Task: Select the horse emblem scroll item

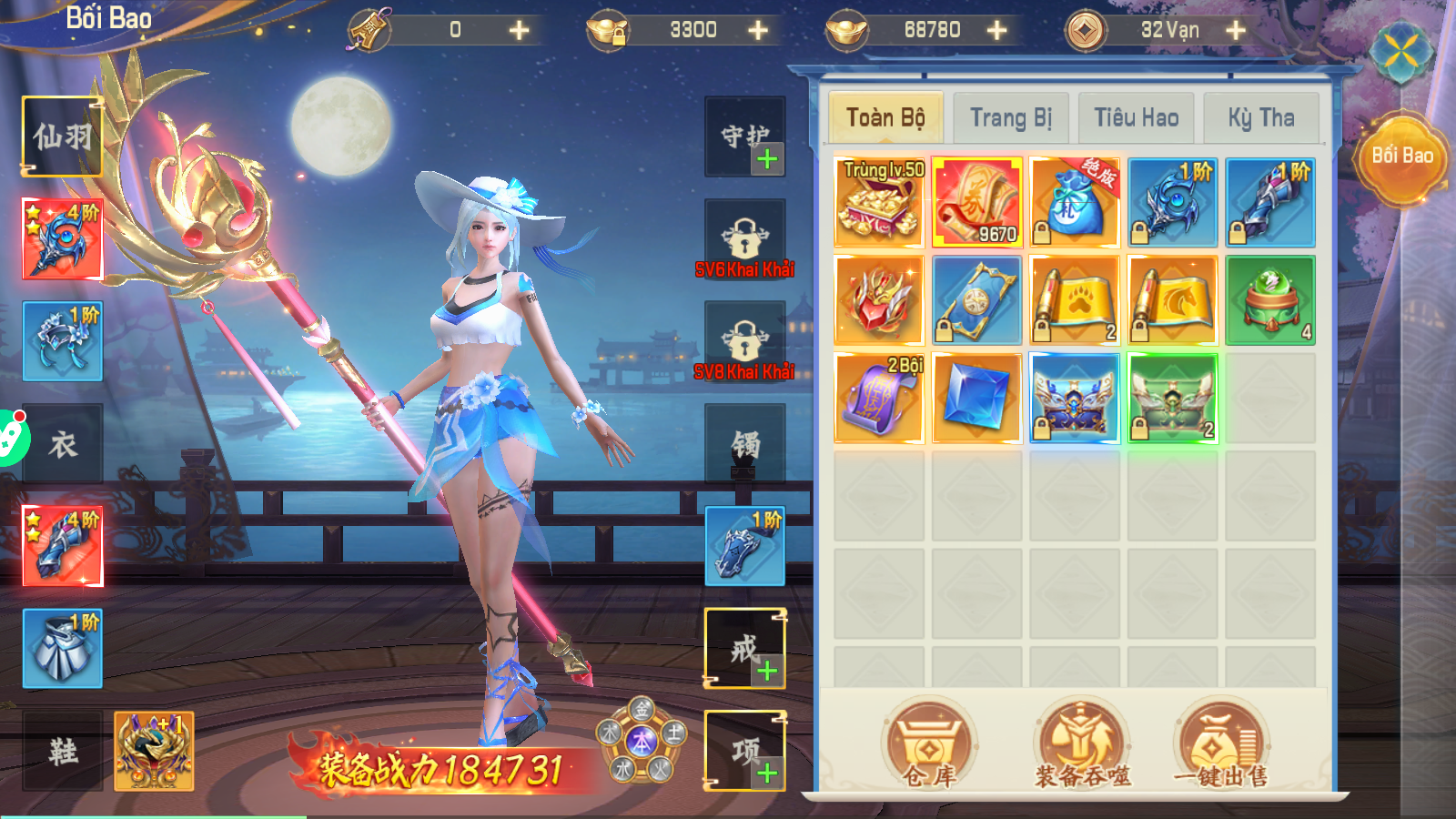Action: pos(1173,300)
